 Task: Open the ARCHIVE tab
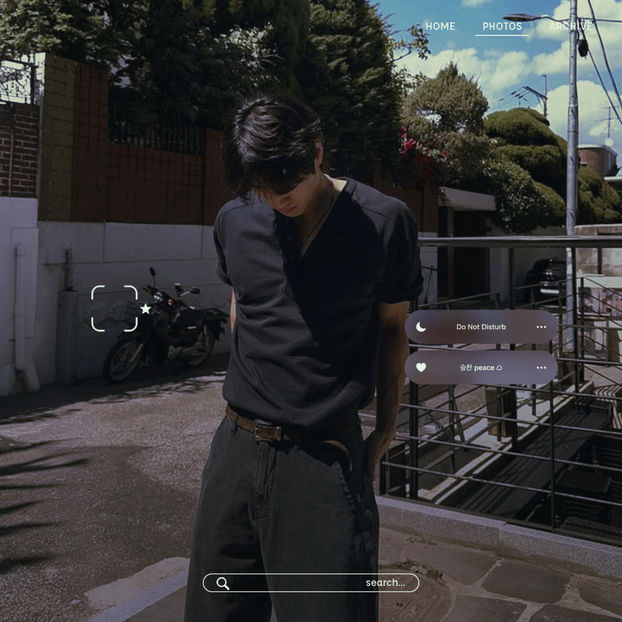pos(571,26)
